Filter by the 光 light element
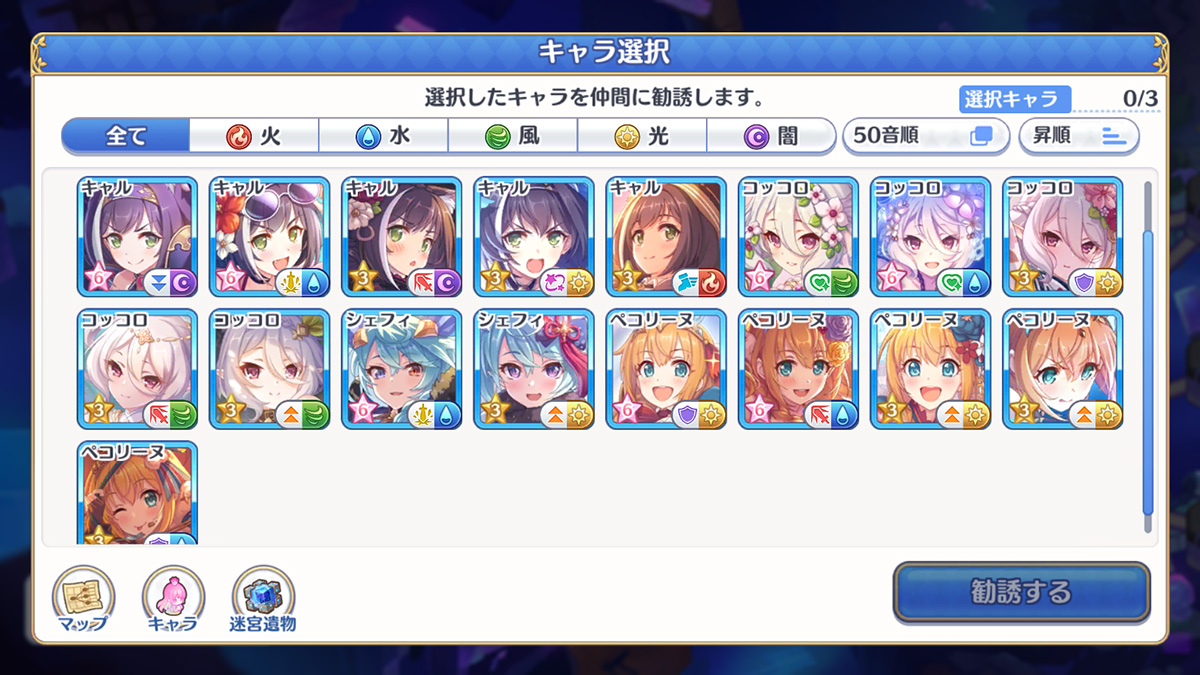 click(642, 136)
